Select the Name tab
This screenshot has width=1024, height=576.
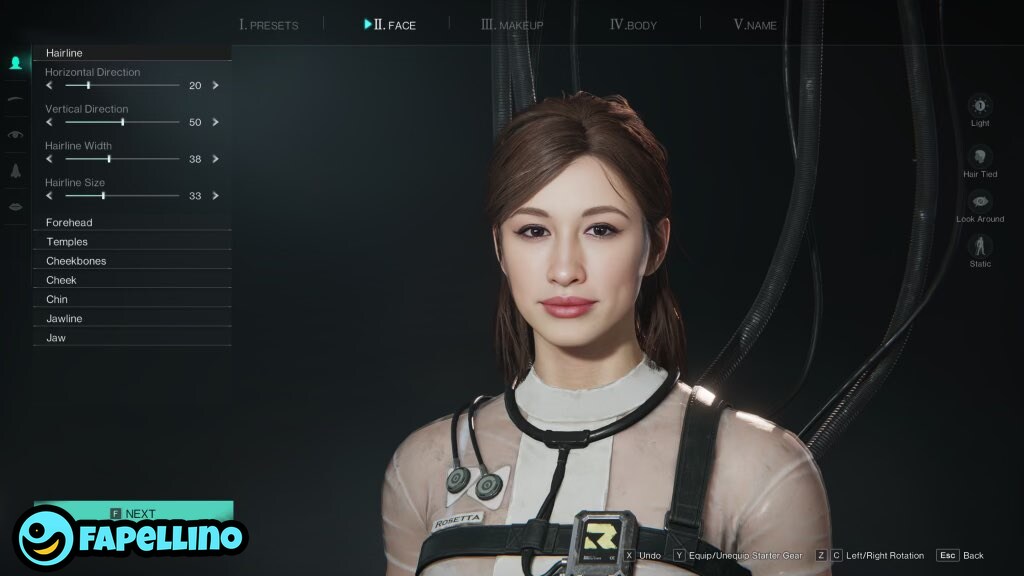coord(755,25)
